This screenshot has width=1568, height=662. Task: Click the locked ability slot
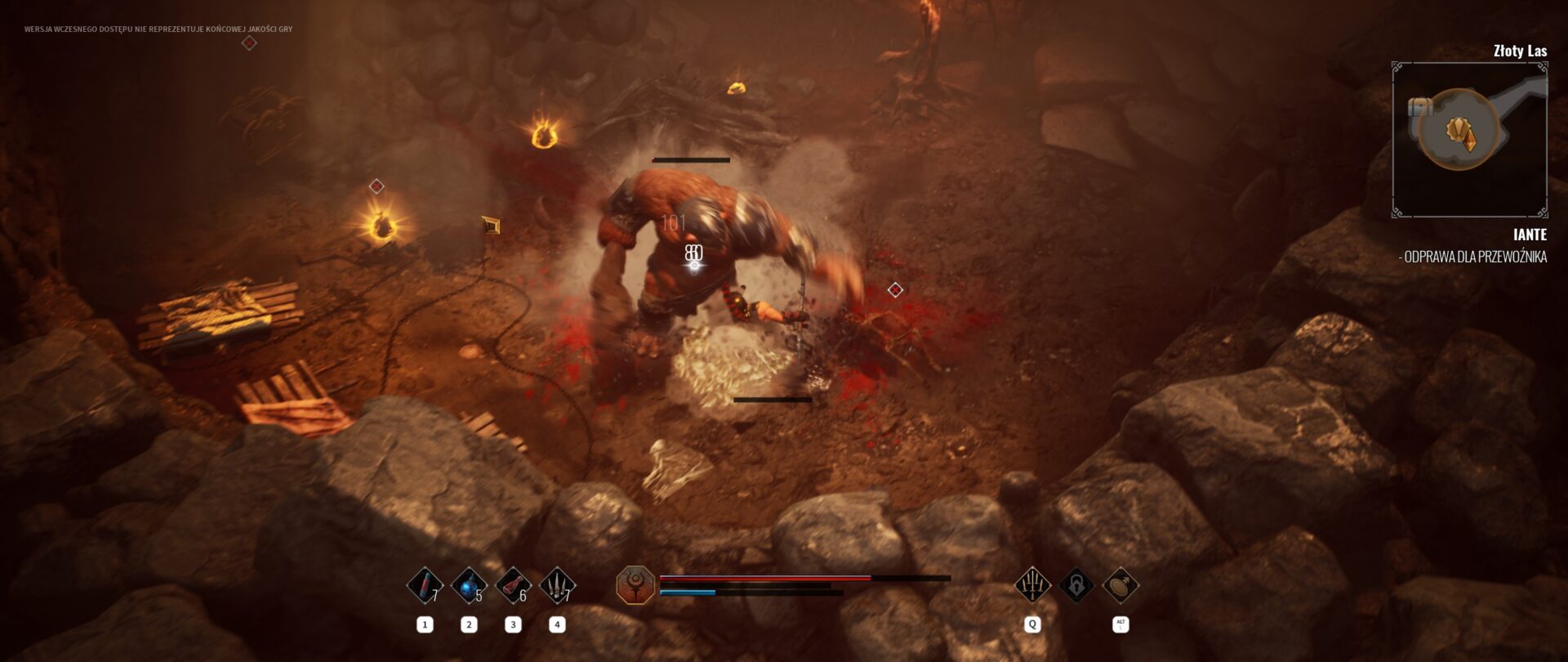[x=1076, y=585]
